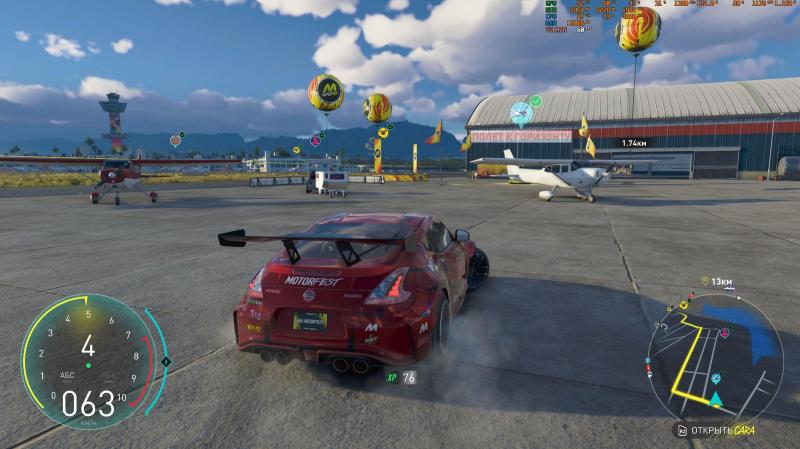Pick the yellow event marker below the striped balloon

[382, 132]
